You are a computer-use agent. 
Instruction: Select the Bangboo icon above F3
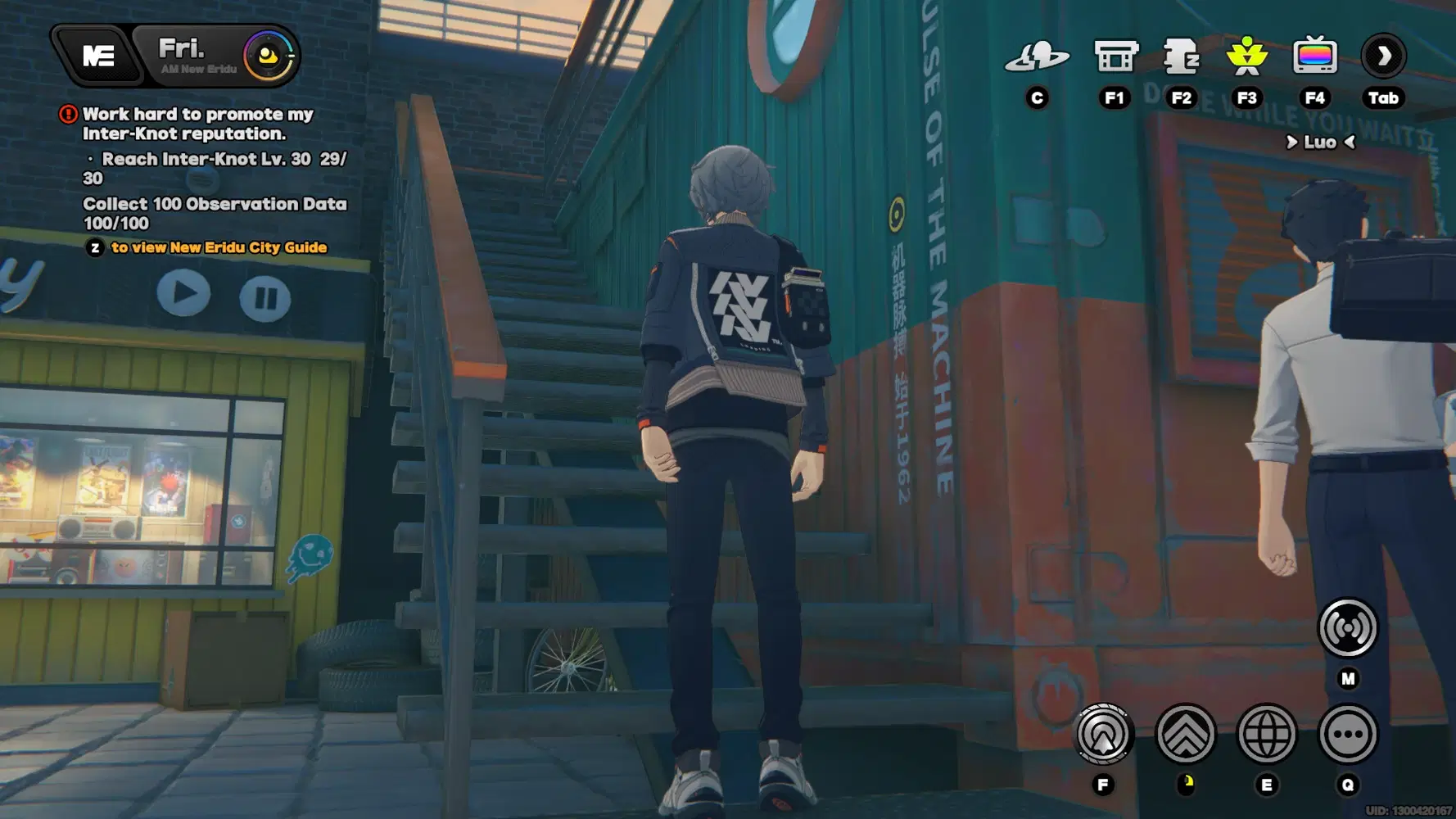pyautogui.click(x=1248, y=56)
